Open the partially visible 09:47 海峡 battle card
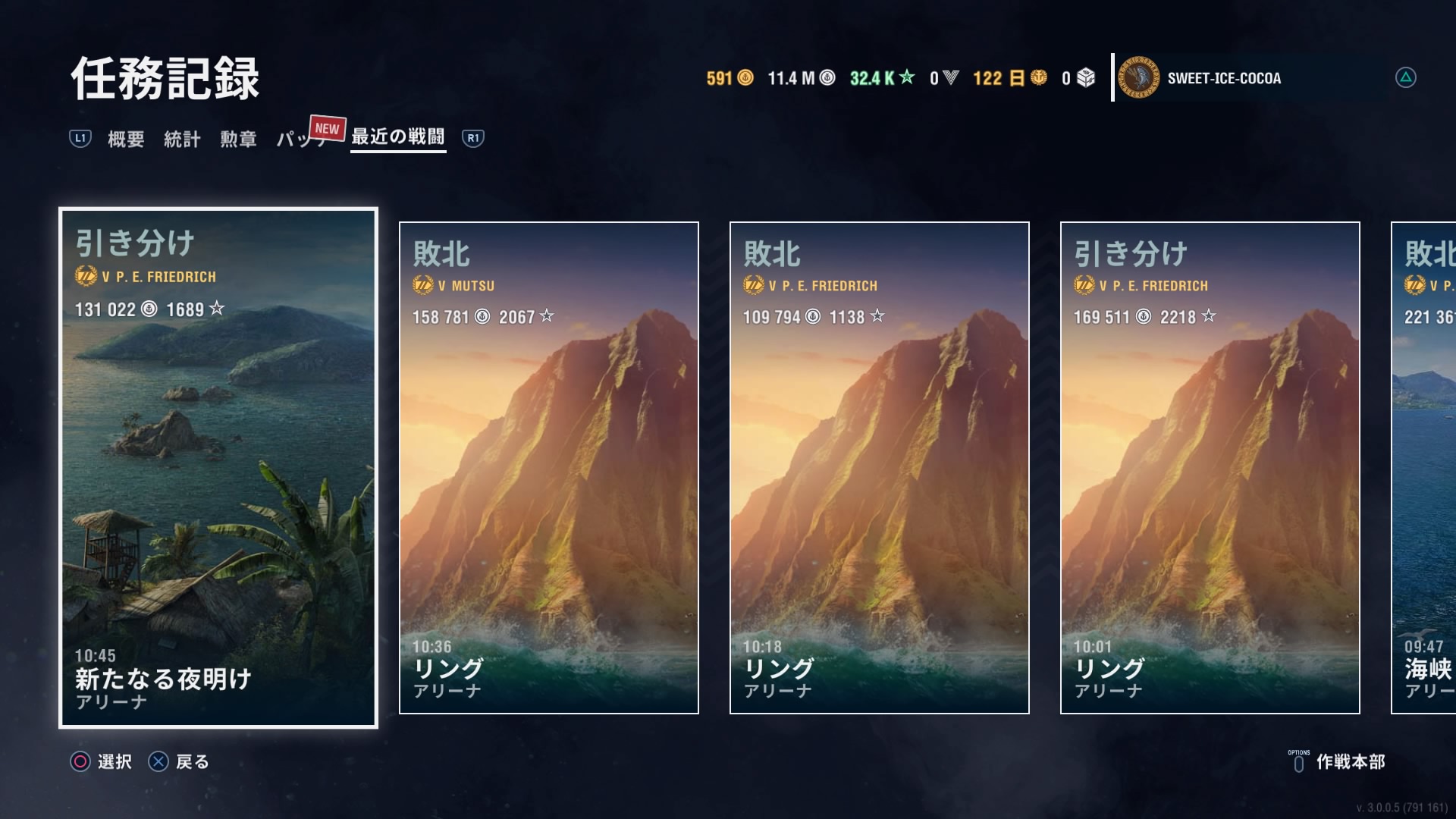The width and height of the screenshot is (1456, 819). click(1424, 467)
